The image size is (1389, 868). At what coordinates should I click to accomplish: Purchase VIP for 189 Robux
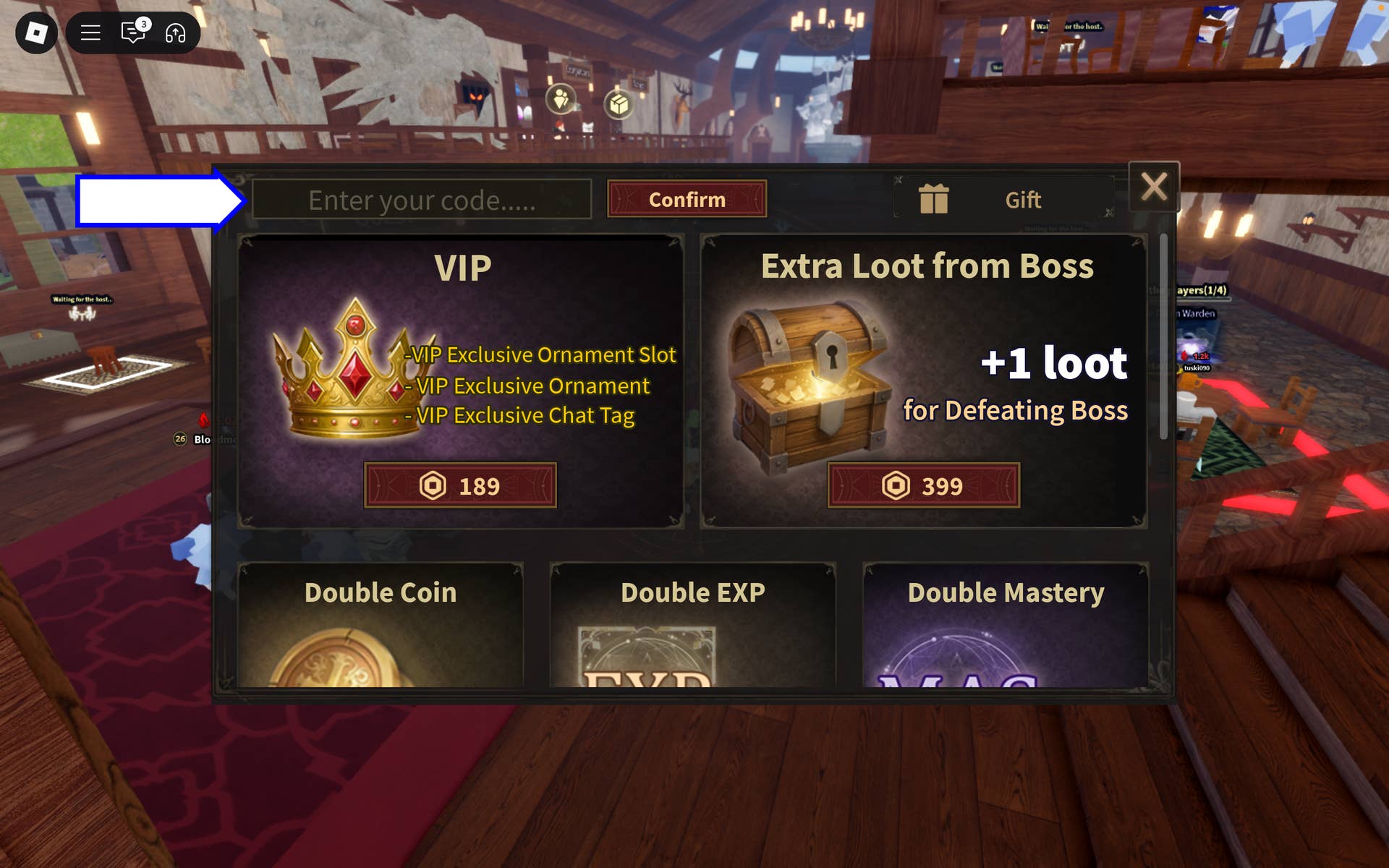(460, 487)
